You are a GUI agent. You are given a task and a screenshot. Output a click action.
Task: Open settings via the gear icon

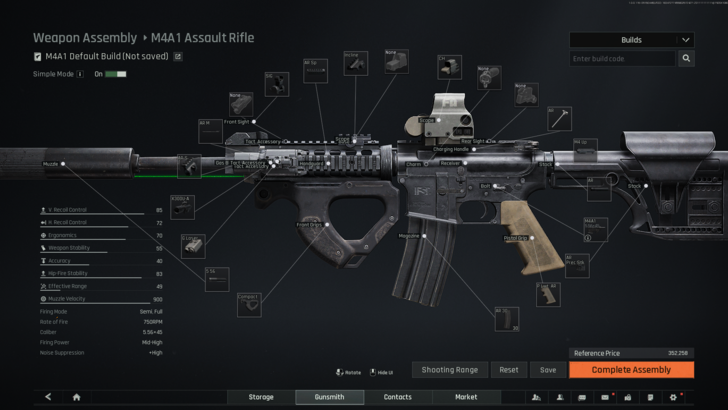click(673, 397)
